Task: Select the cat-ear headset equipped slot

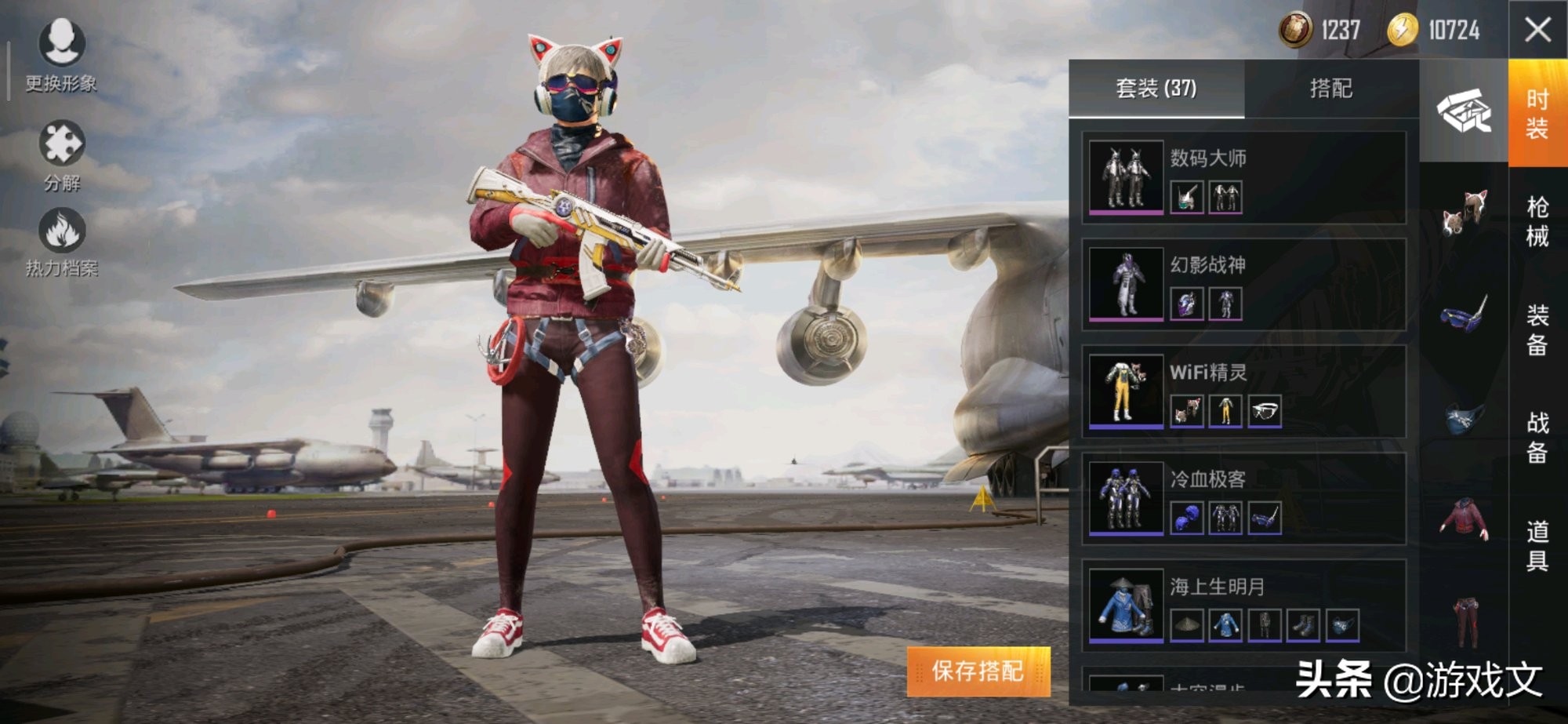Action: 1464,212
